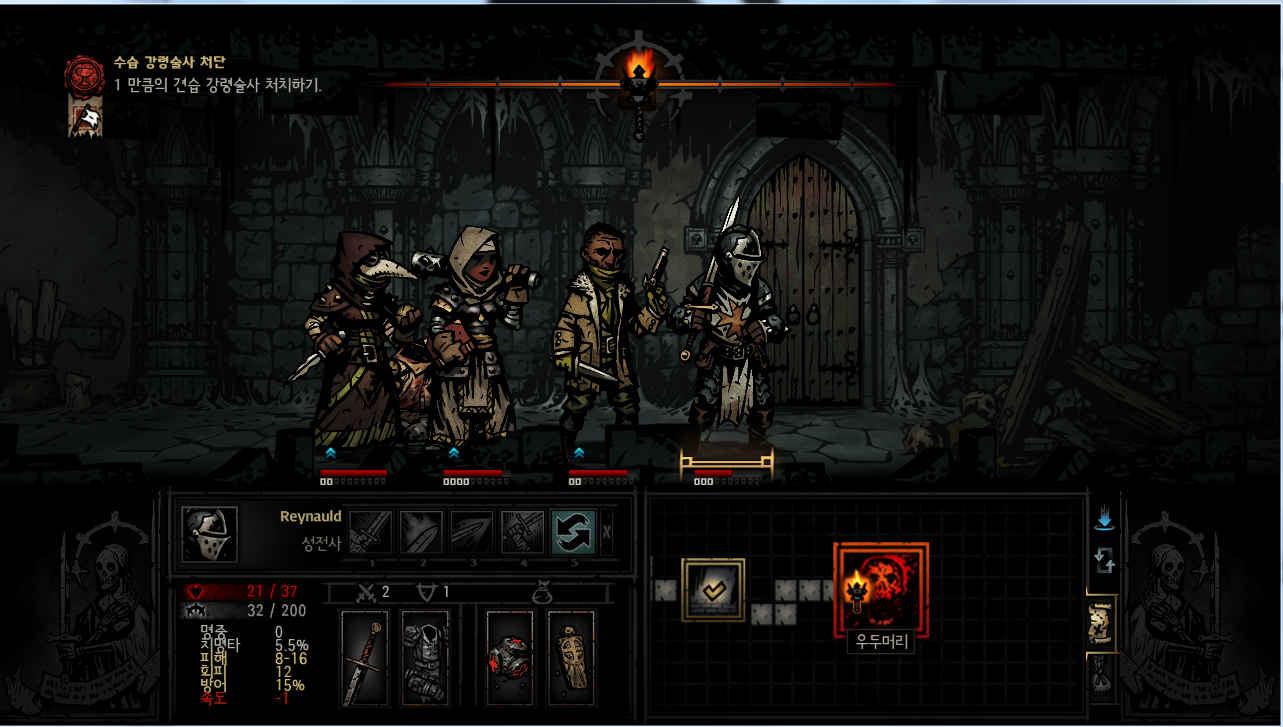Choose the second skill icon with curved blade
The image size is (1283, 727).
pyautogui.click(x=421, y=532)
